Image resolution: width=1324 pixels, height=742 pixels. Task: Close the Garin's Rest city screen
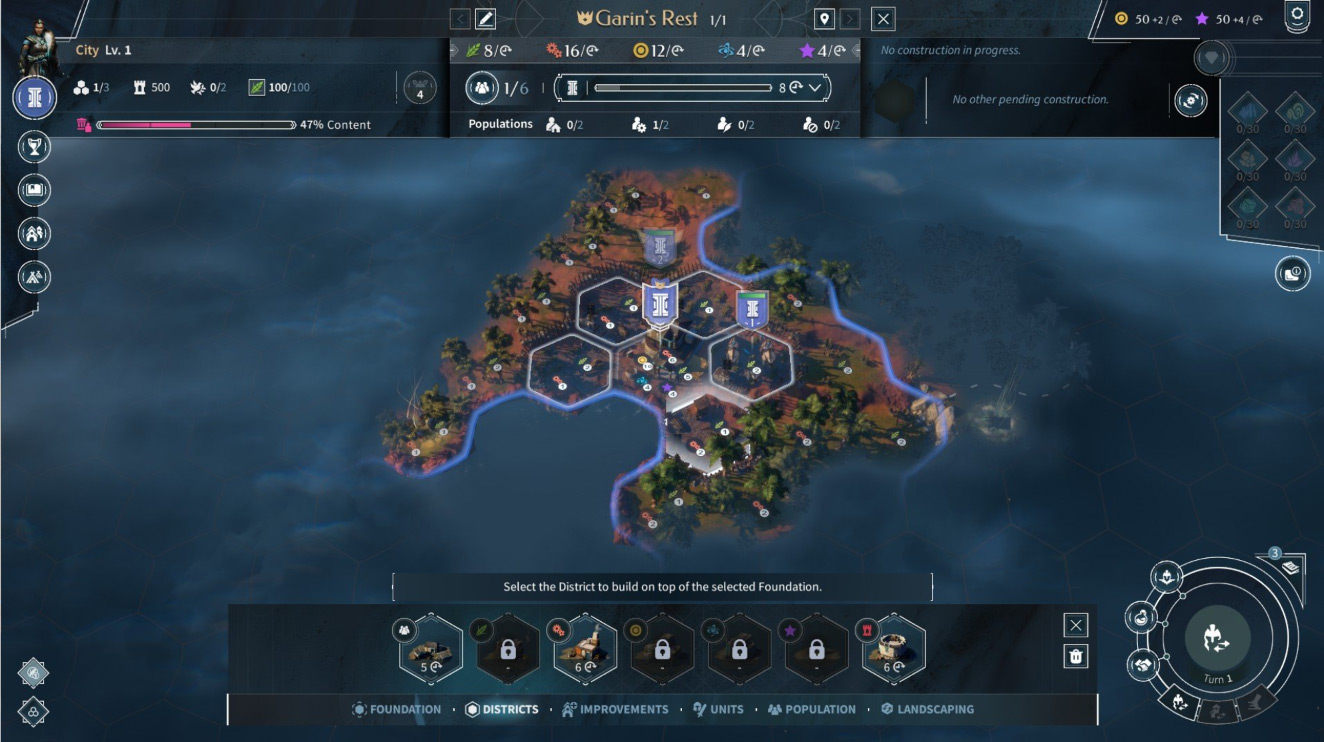(x=883, y=19)
